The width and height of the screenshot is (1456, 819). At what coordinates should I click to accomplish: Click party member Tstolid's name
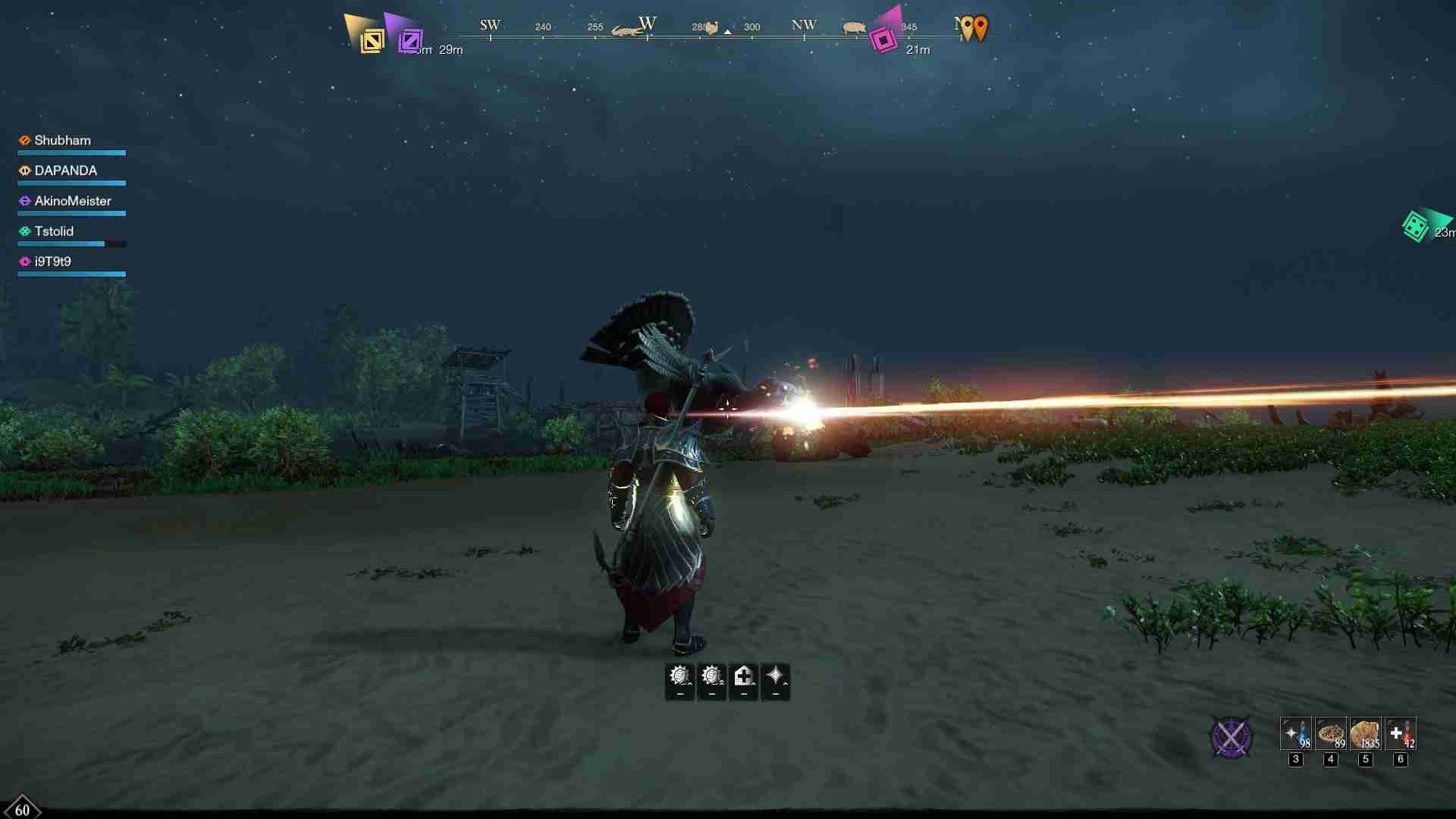[x=53, y=231]
